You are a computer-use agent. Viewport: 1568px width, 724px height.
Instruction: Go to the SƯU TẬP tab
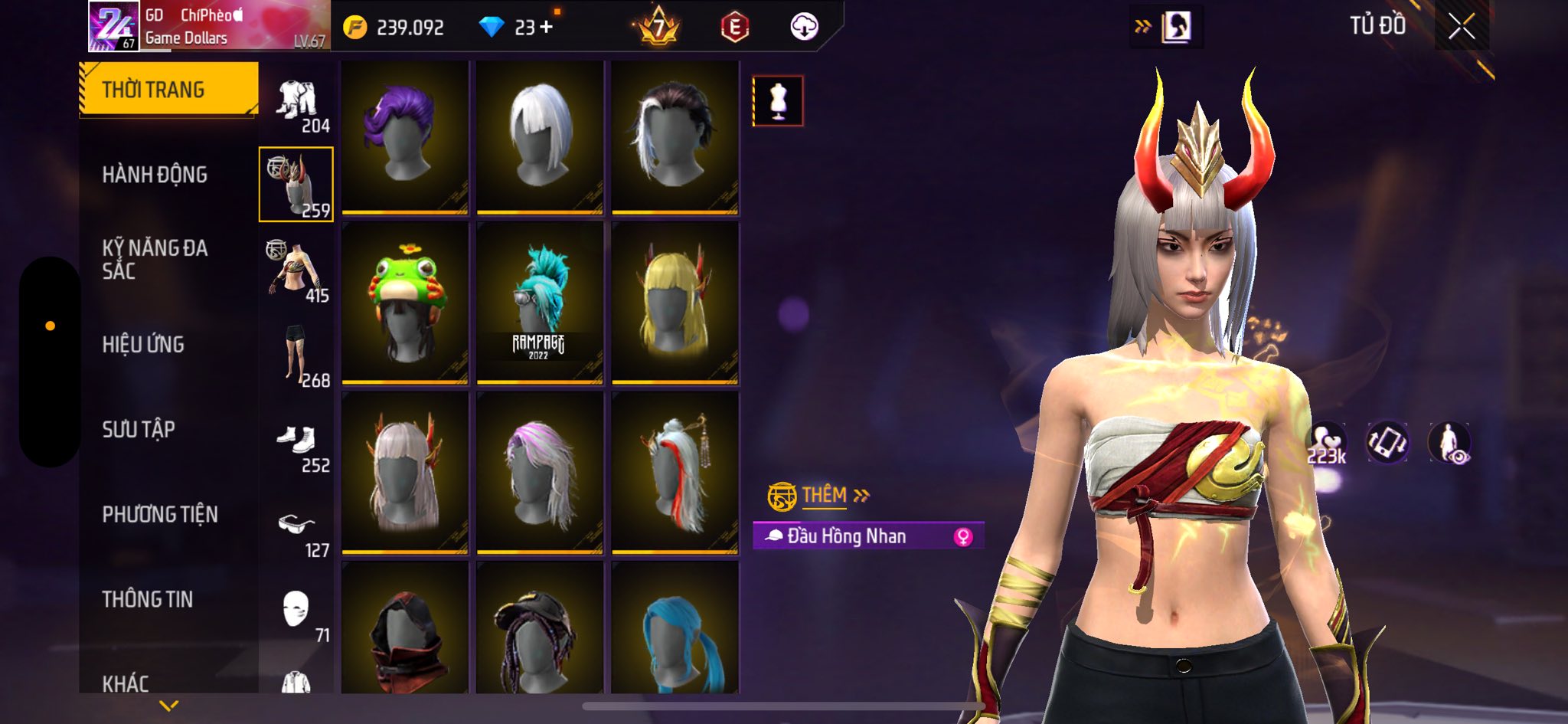tap(139, 429)
